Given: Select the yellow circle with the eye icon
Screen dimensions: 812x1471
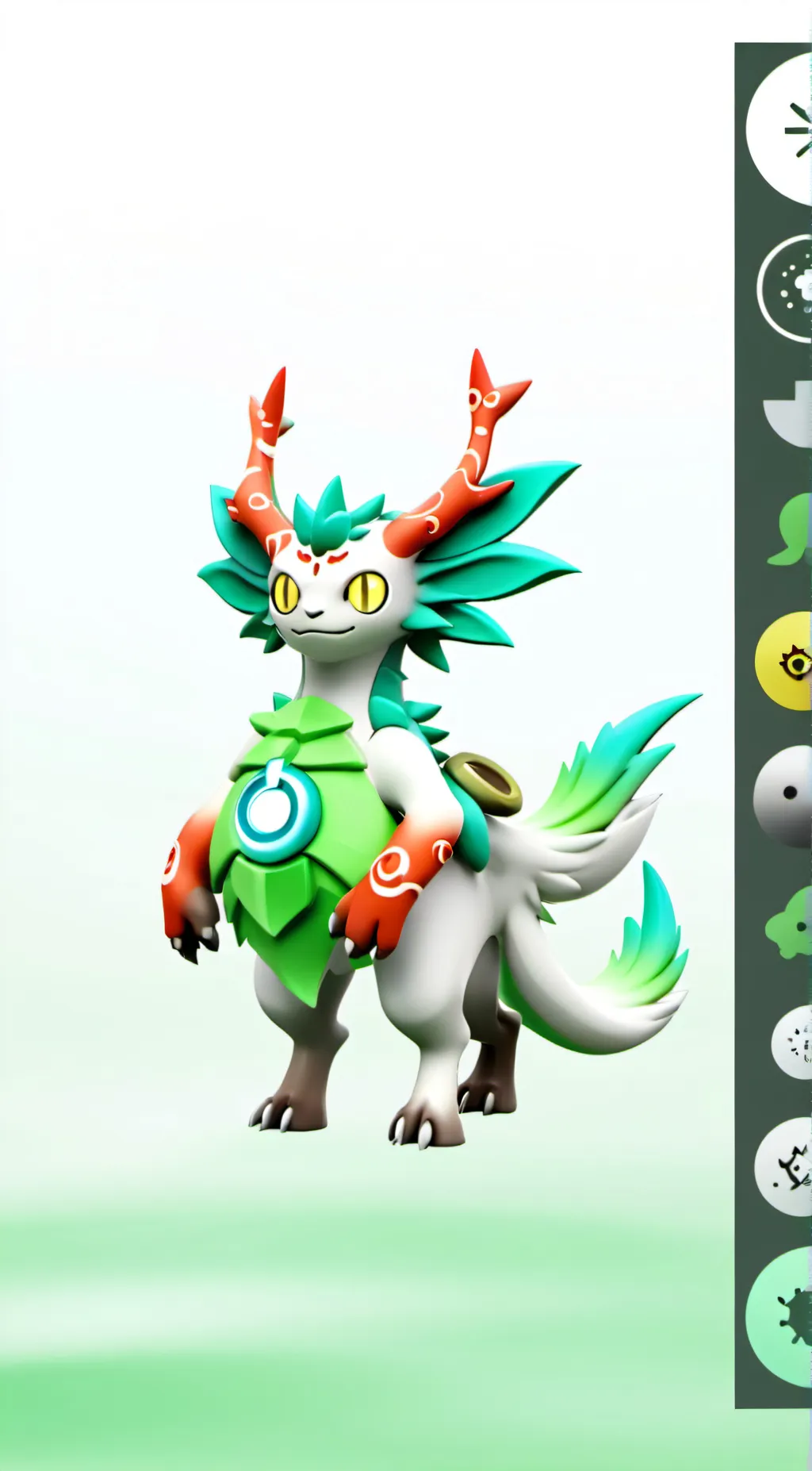Looking at the screenshot, I should pyautogui.click(x=786, y=660).
